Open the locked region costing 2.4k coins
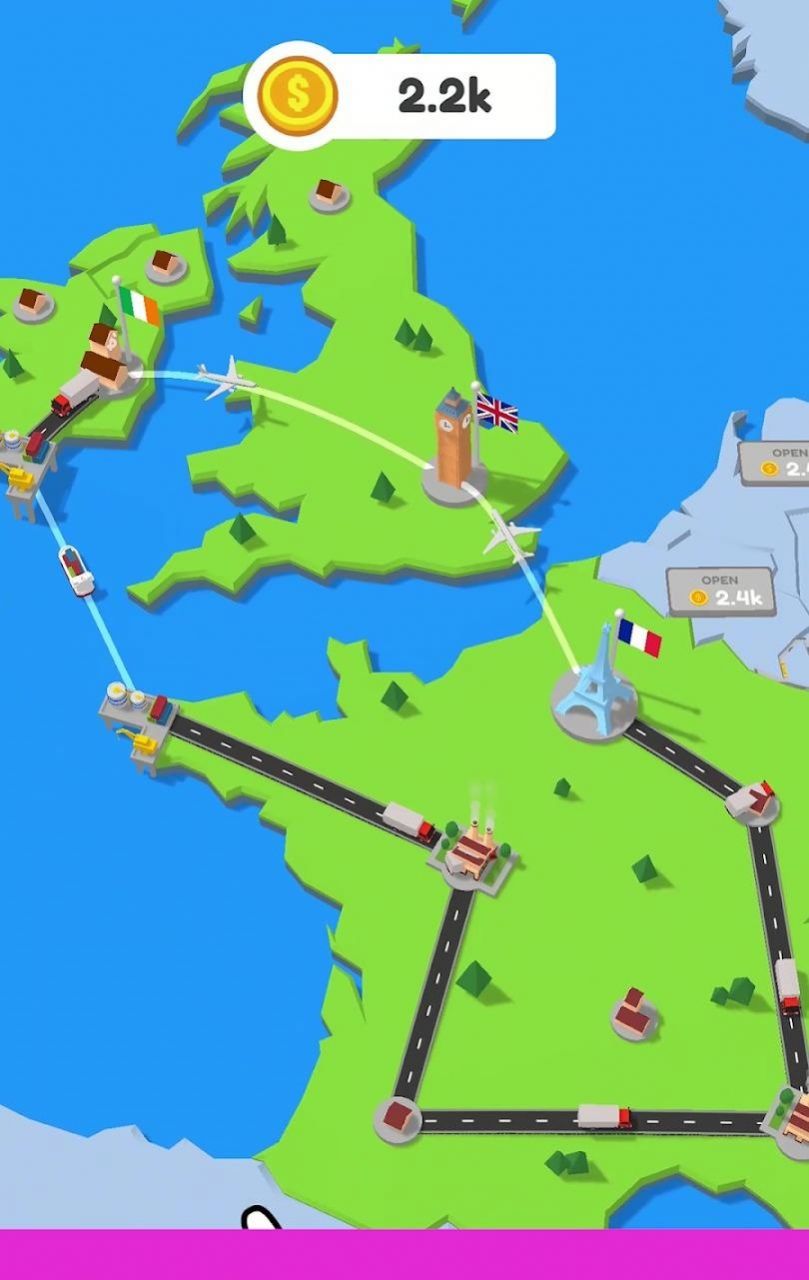 click(x=720, y=591)
